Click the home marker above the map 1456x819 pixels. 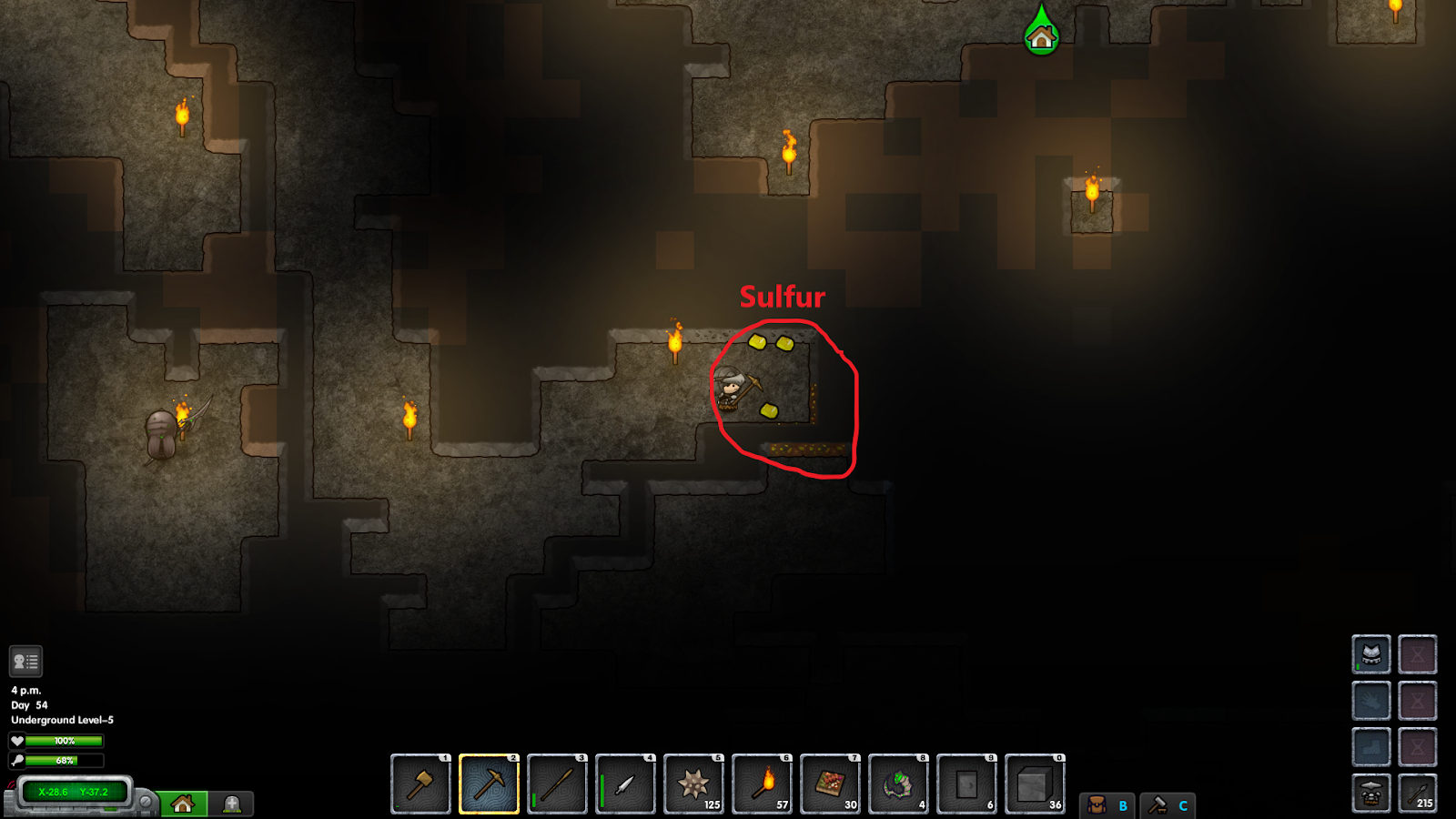[1040, 39]
